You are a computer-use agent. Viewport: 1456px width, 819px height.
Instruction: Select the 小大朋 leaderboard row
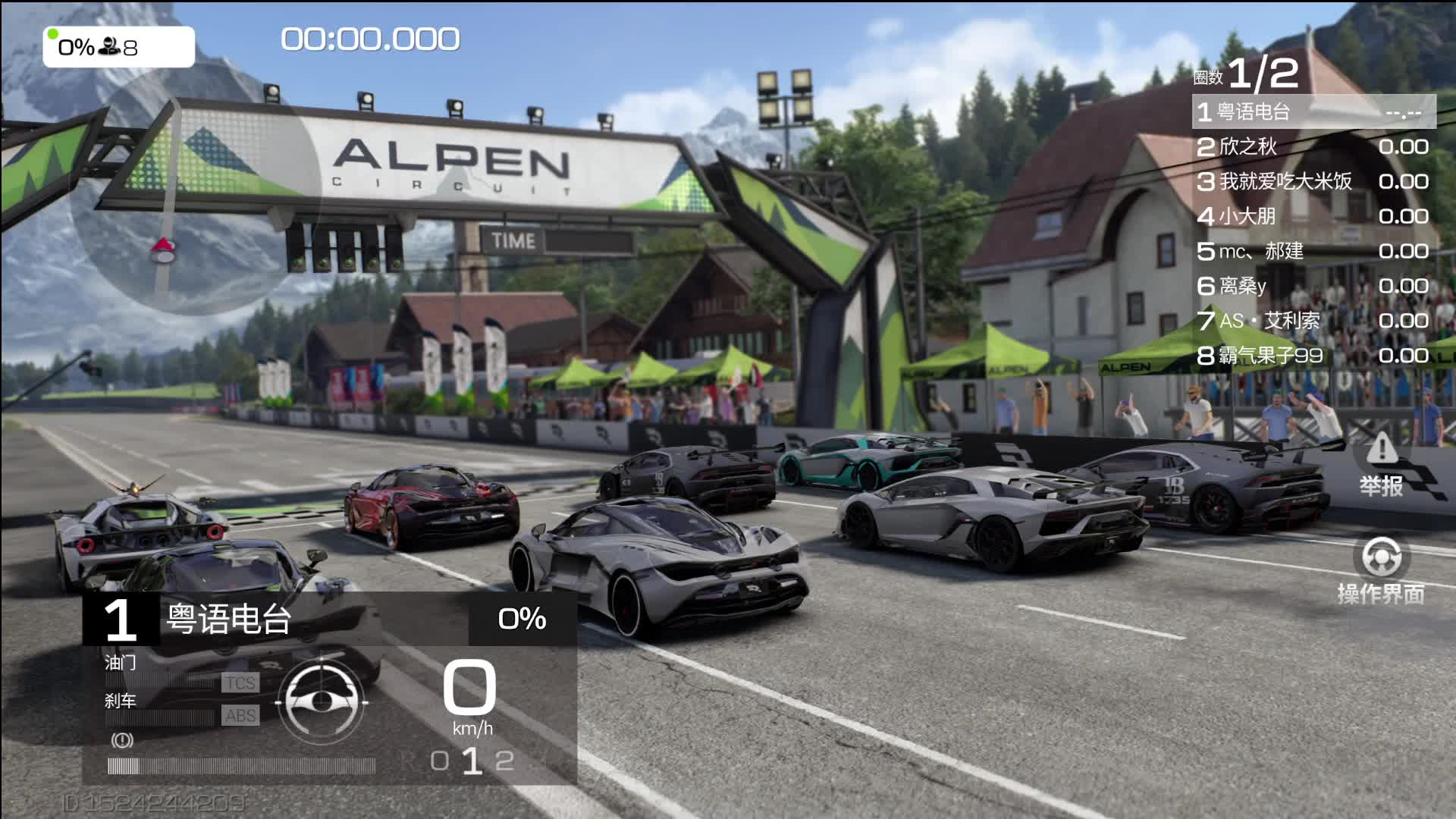(x=1312, y=216)
